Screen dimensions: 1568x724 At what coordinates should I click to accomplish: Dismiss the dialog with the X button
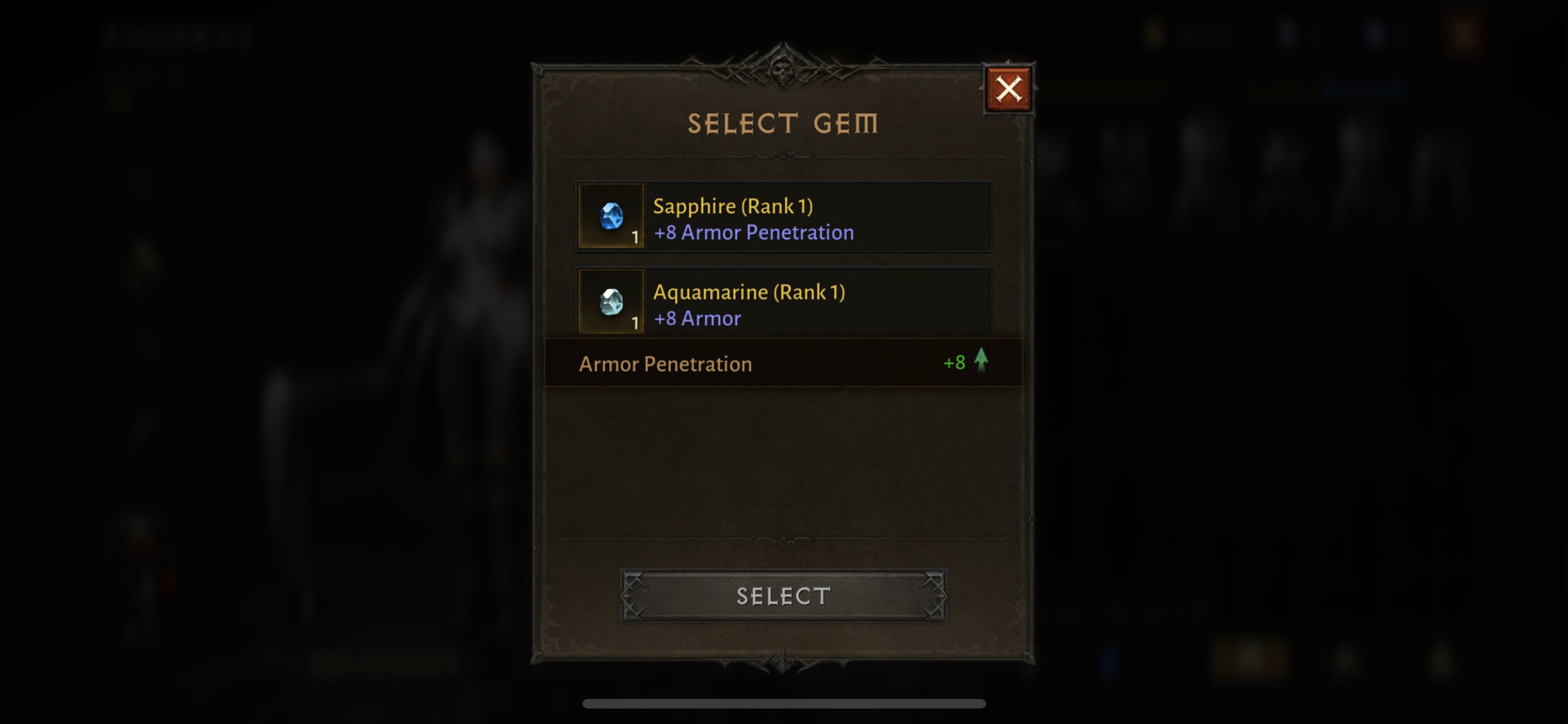click(1008, 88)
